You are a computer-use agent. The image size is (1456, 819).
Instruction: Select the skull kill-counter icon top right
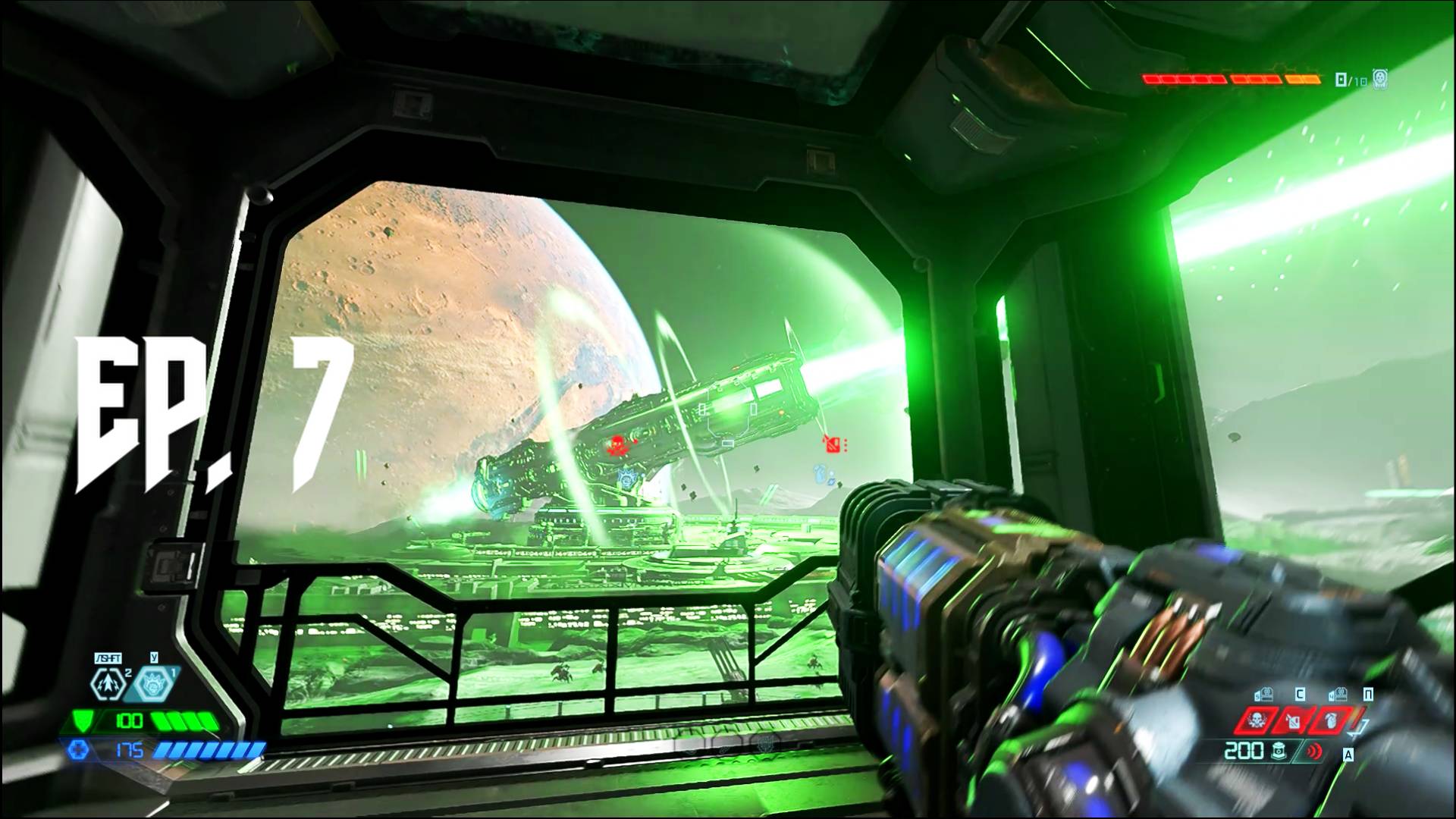(1380, 80)
